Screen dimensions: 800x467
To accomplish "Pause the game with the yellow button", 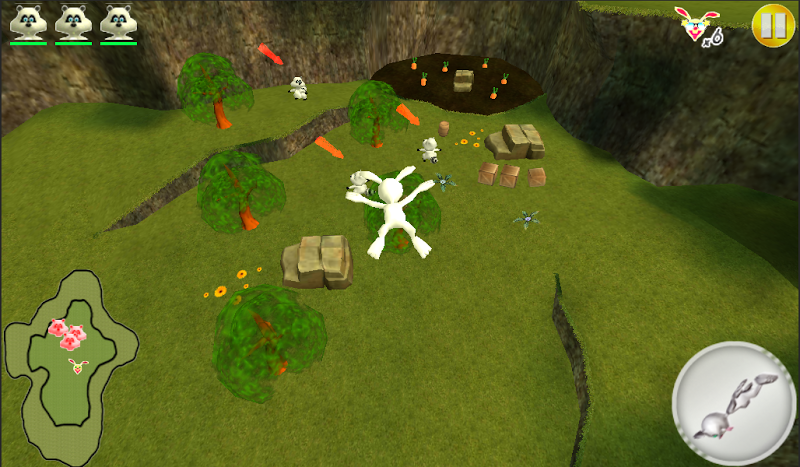I will [770, 24].
